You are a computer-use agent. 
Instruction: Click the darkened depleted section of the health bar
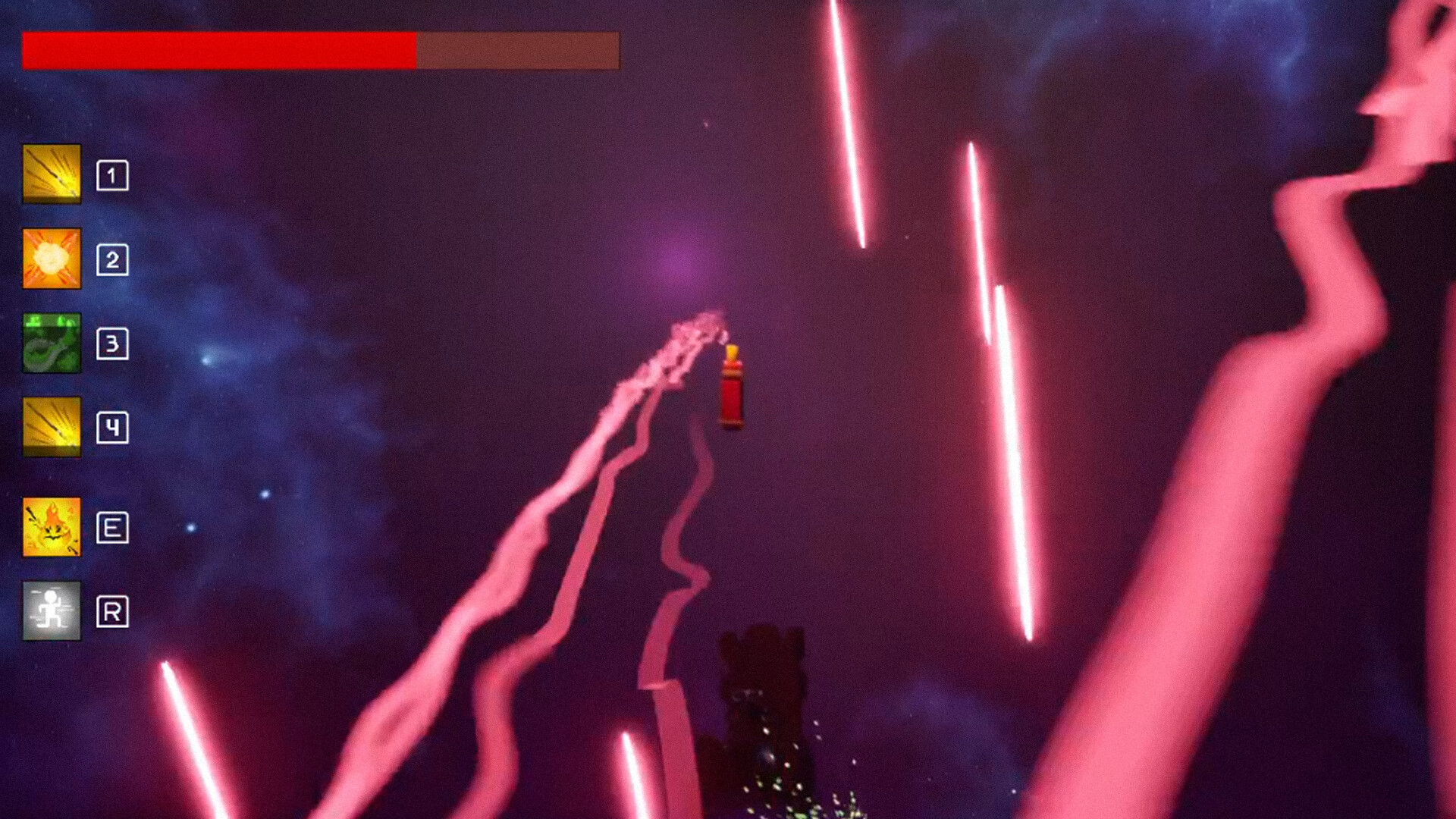[x=519, y=50]
